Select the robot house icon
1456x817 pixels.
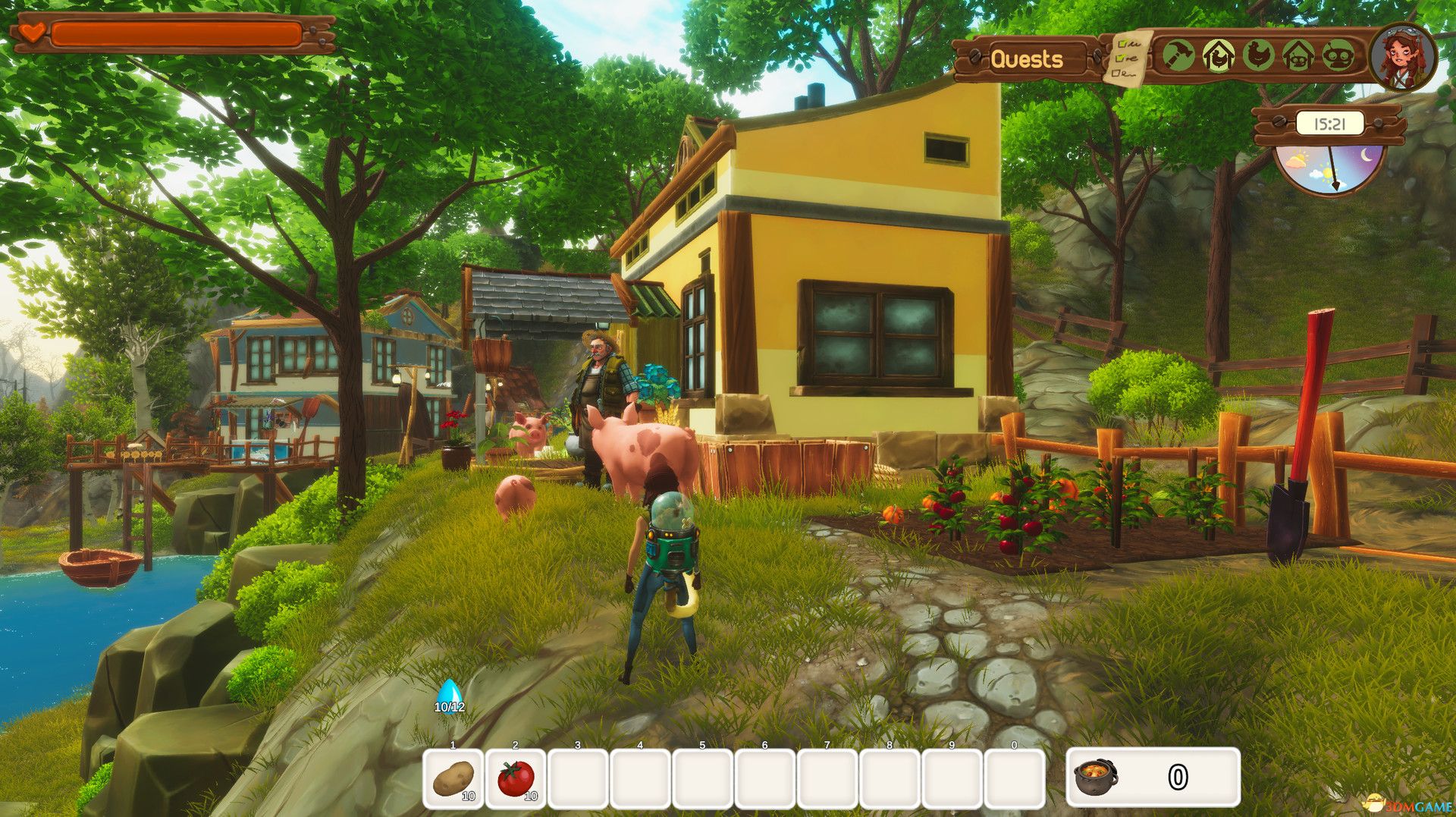(x=1298, y=56)
